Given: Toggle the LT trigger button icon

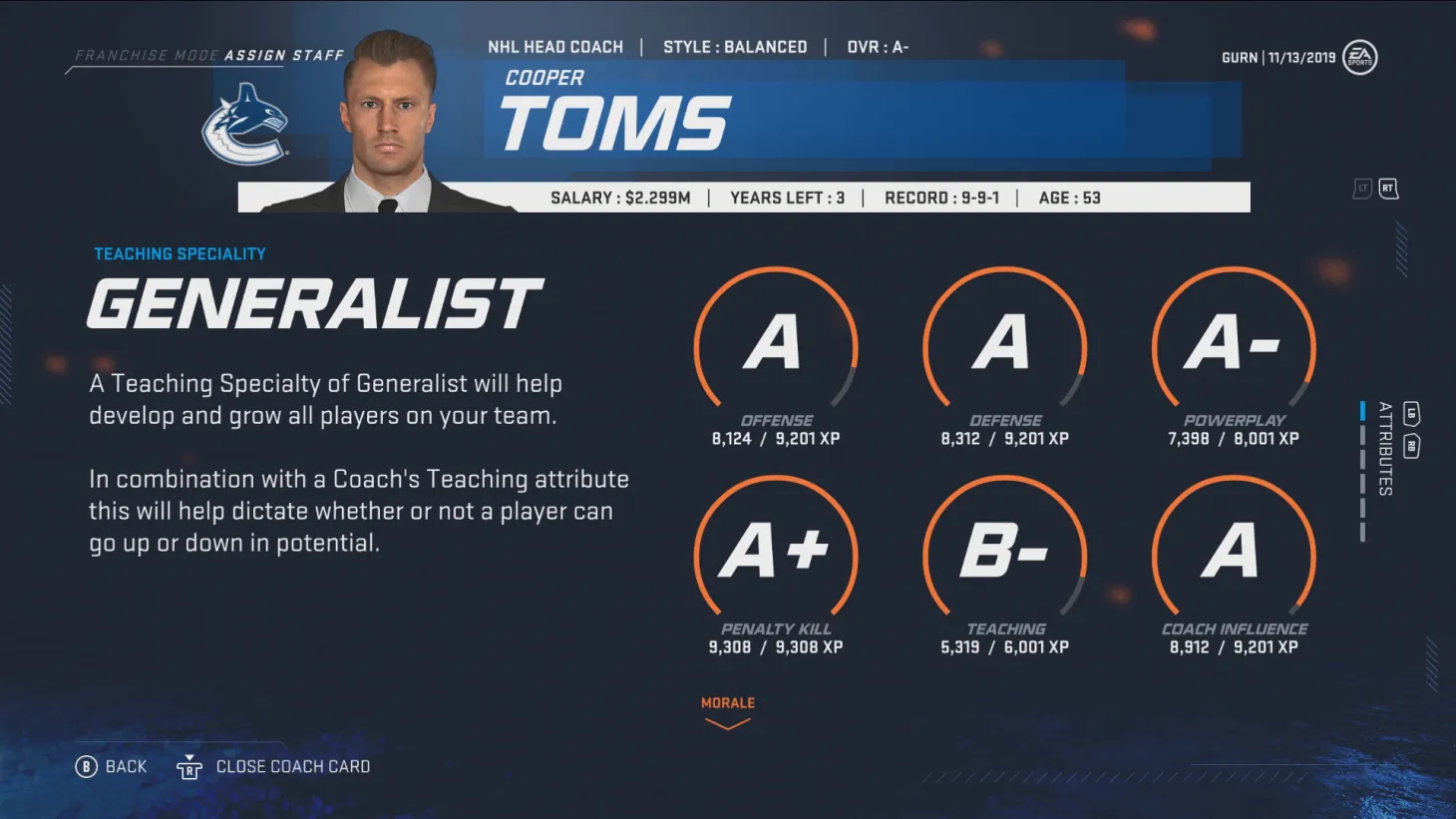Looking at the screenshot, I should click(1361, 188).
